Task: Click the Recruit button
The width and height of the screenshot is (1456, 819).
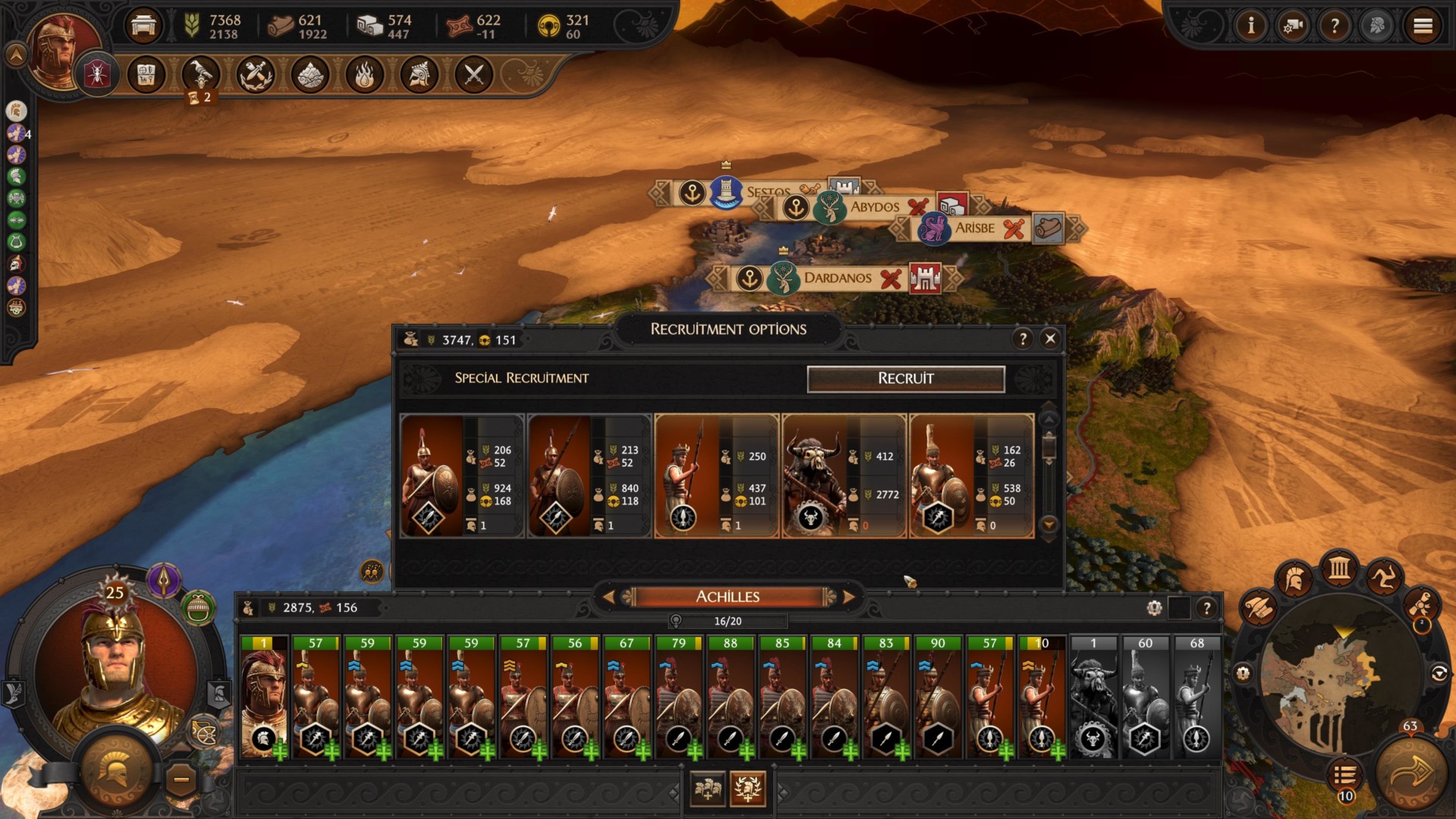Action: pos(905,378)
